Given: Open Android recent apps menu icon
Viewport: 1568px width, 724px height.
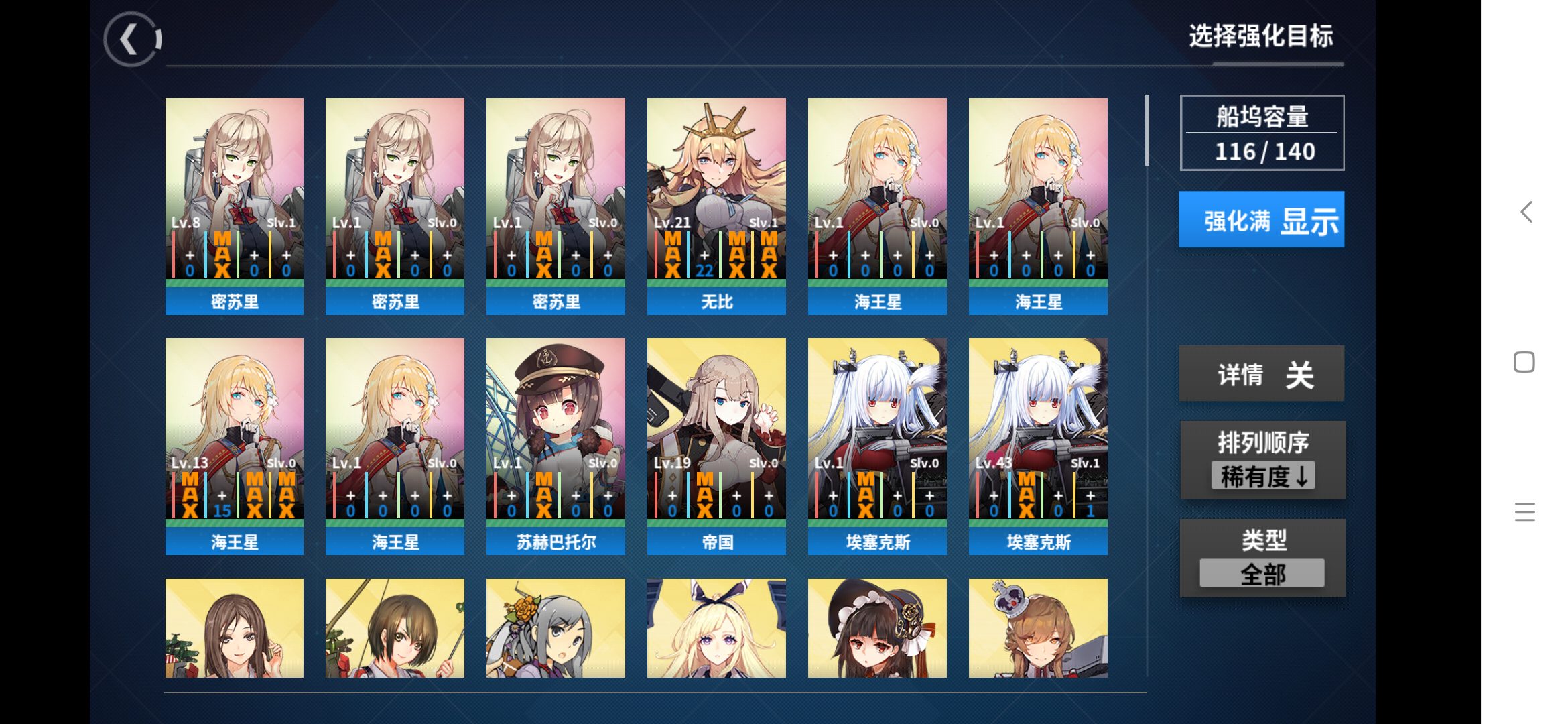Looking at the screenshot, I should [x=1524, y=512].
